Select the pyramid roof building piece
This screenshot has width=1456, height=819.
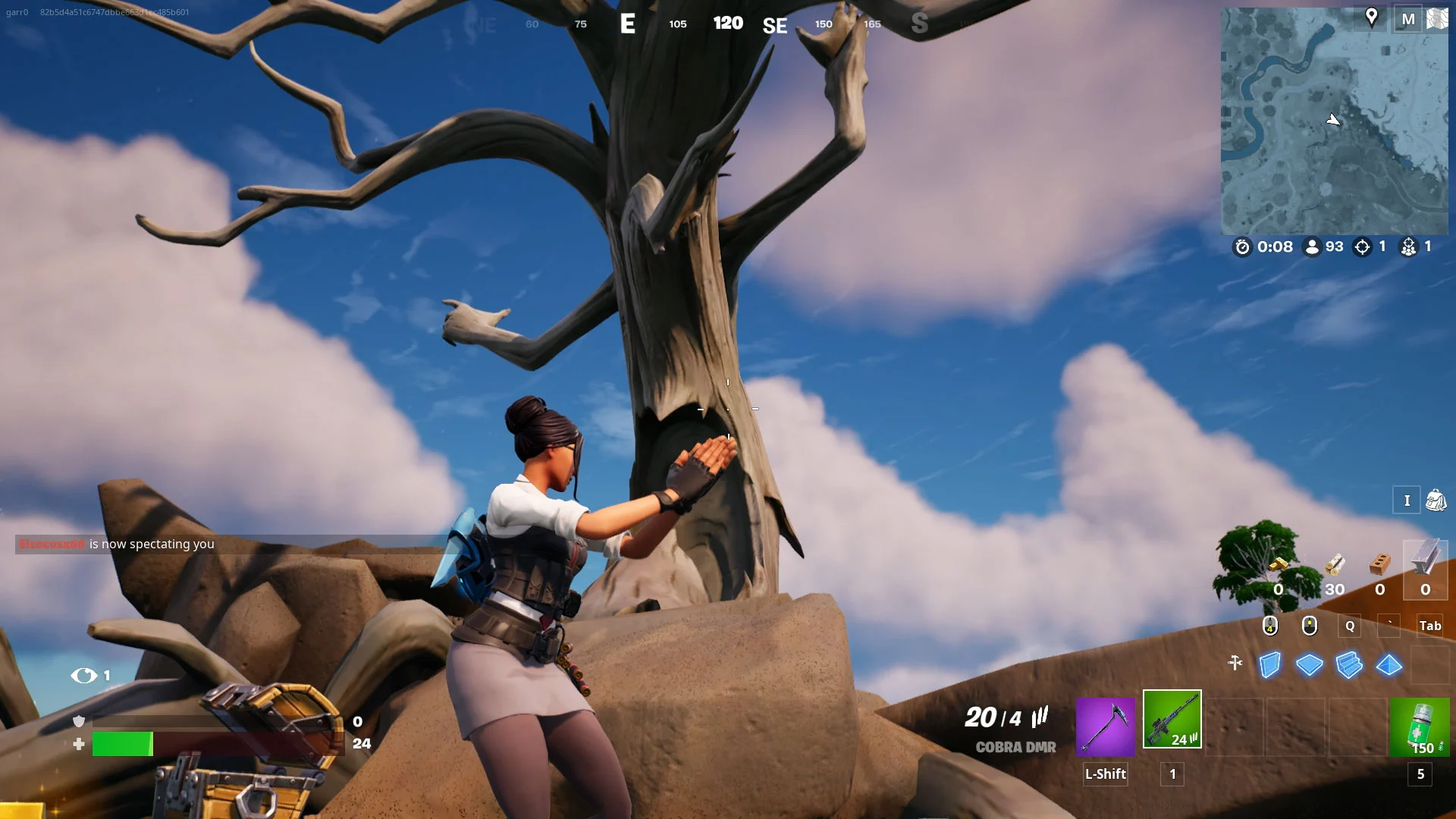(x=1389, y=665)
